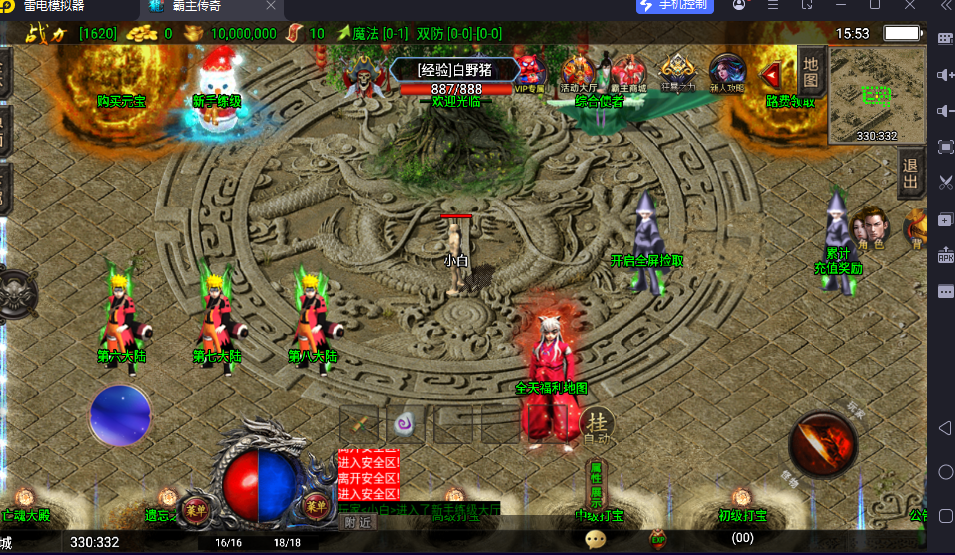Open the 地图 map button

click(811, 71)
